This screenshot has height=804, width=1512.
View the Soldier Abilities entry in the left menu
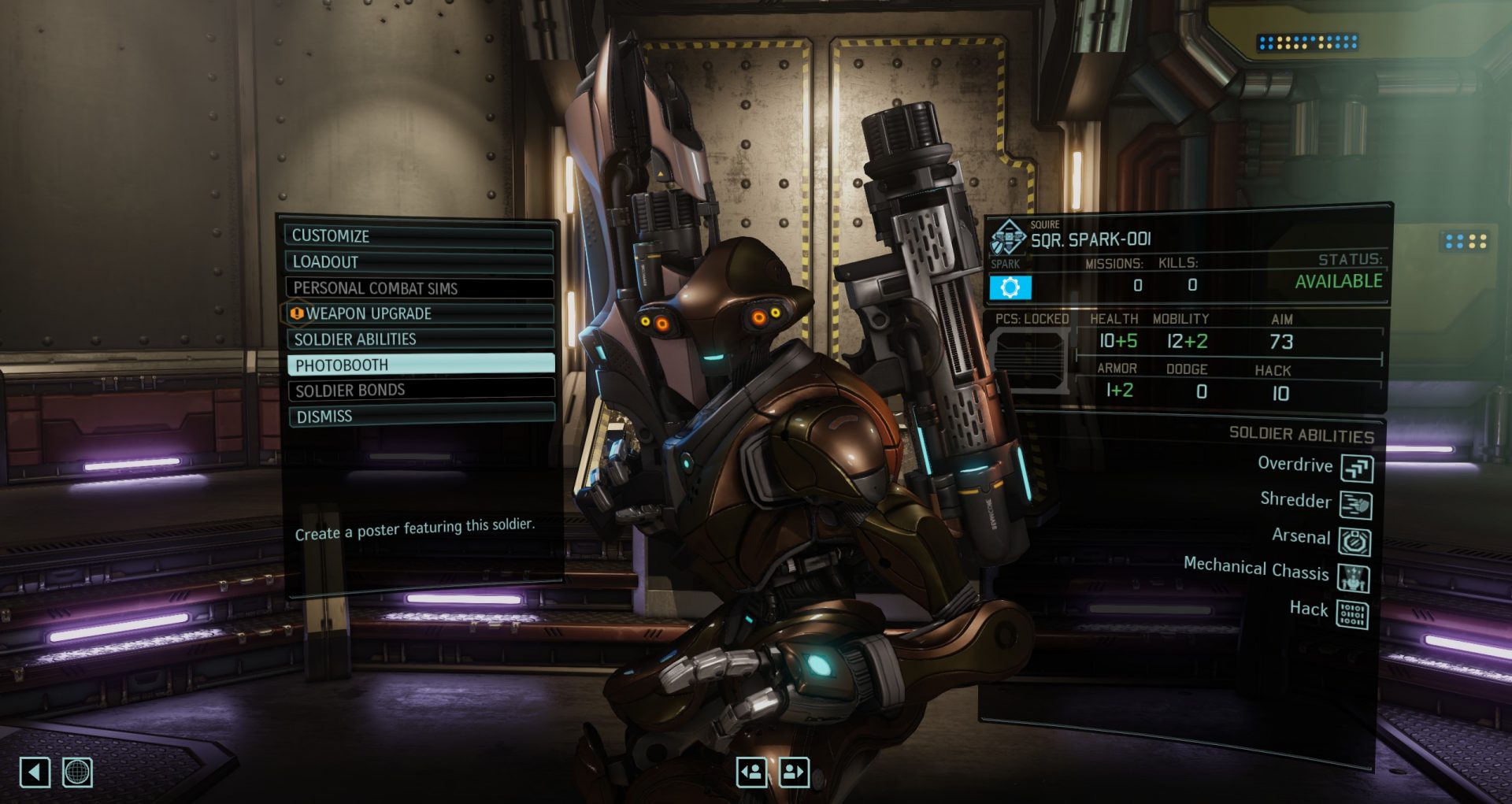coord(419,339)
